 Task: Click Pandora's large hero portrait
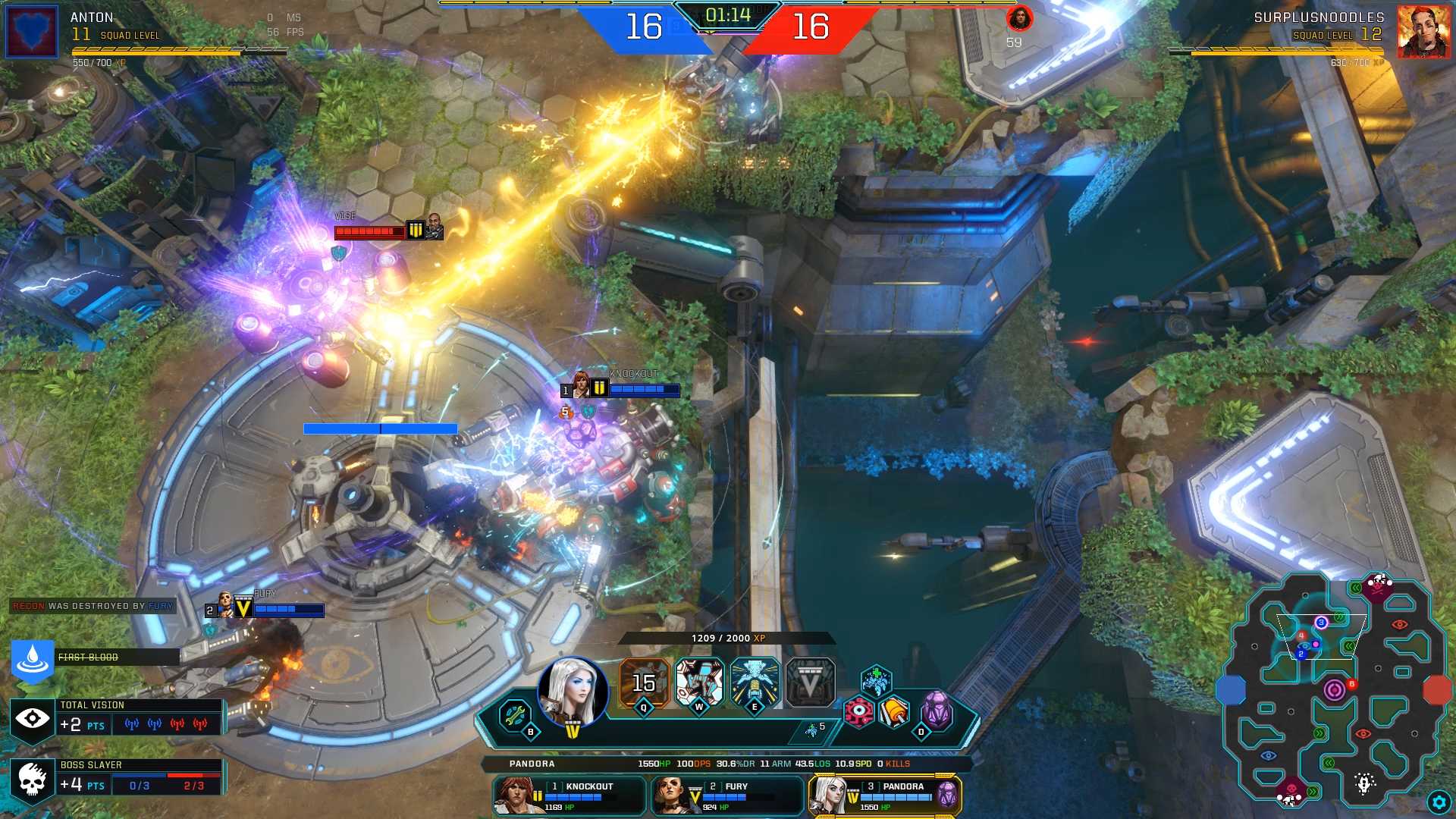coord(573,692)
